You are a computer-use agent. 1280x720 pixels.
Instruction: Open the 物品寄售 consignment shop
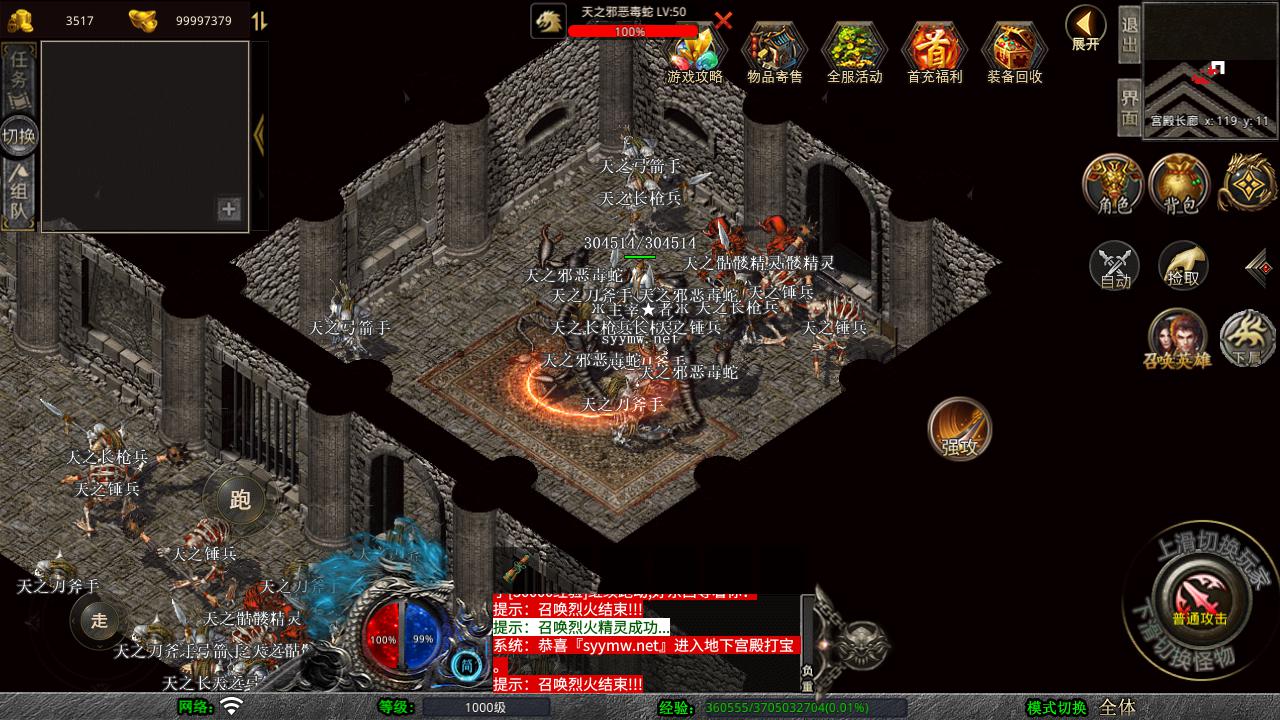tap(774, 51)
